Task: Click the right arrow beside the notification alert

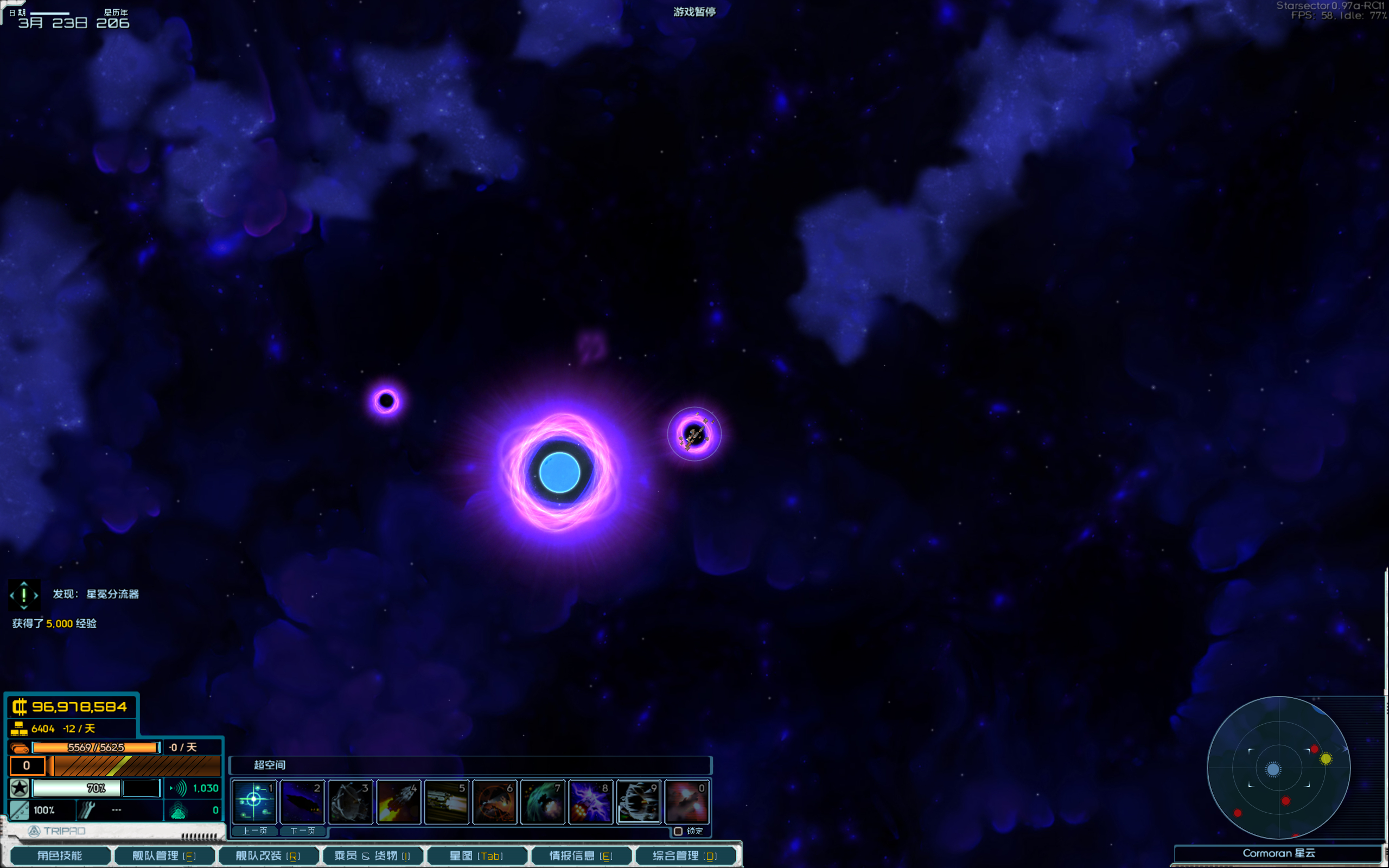Action: (36, 595)
